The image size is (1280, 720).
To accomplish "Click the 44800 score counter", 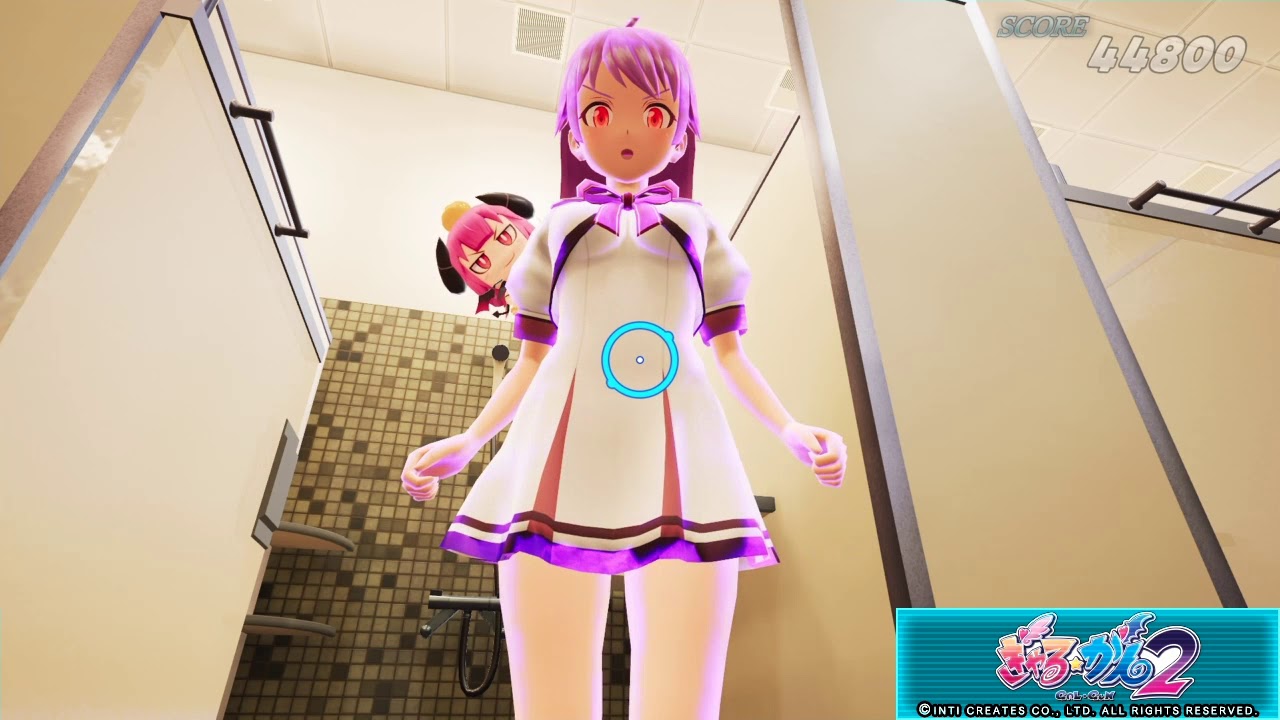I will point(1170,55).
